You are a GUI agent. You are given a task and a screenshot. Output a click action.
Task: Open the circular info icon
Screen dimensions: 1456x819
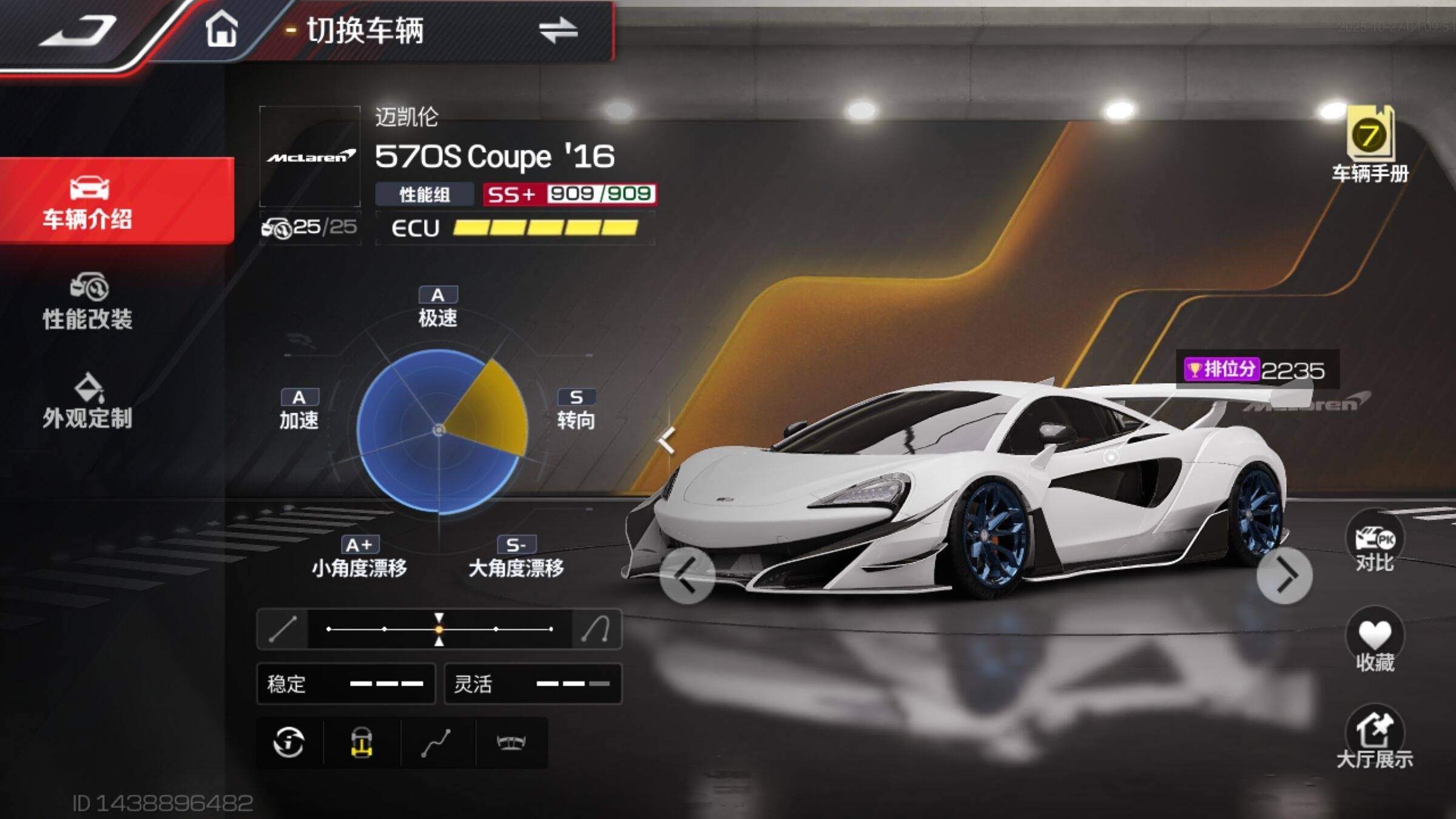point(289,743)
